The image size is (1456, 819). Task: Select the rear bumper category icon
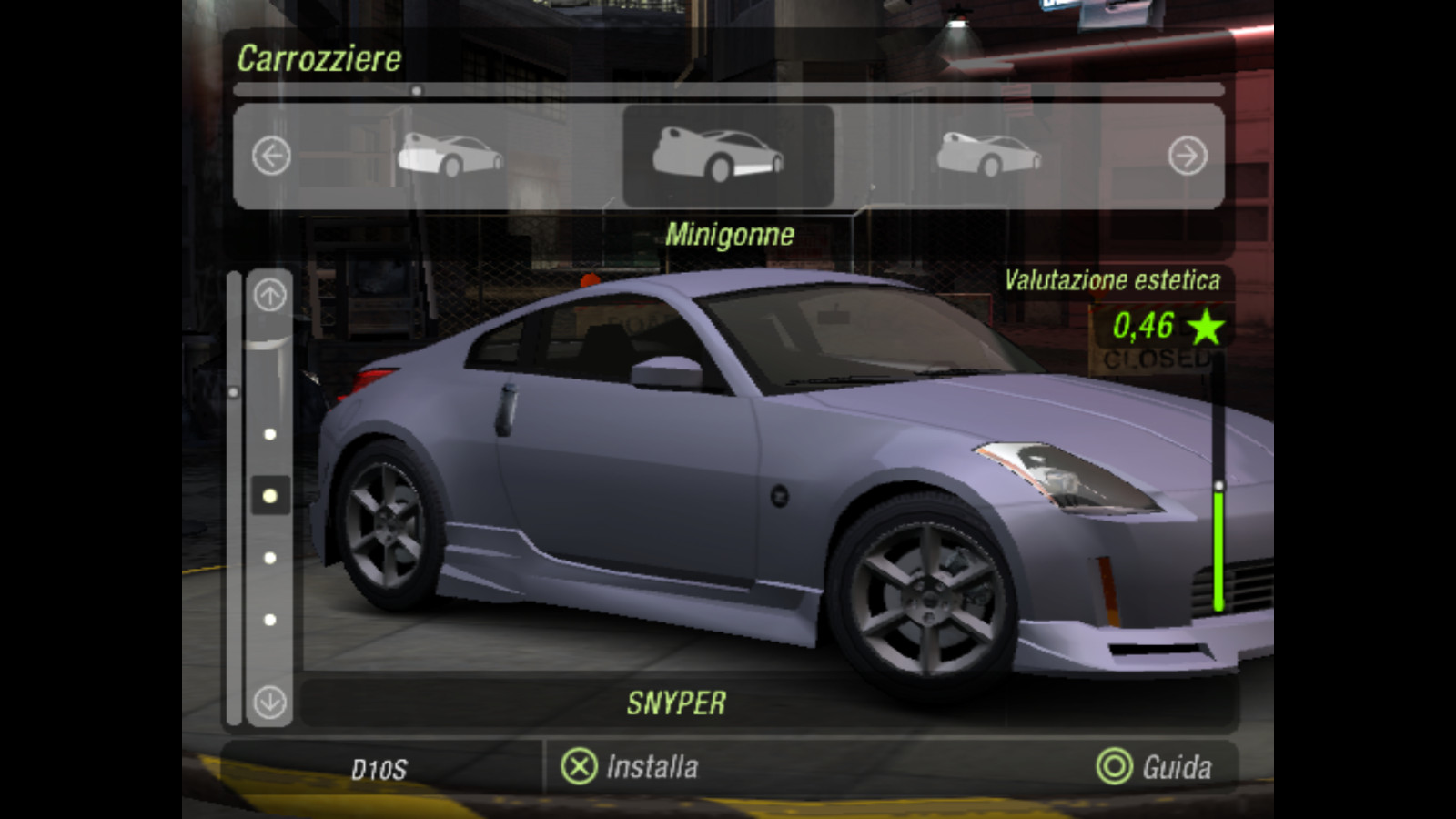pyautogui.click(x=450, y=155)
